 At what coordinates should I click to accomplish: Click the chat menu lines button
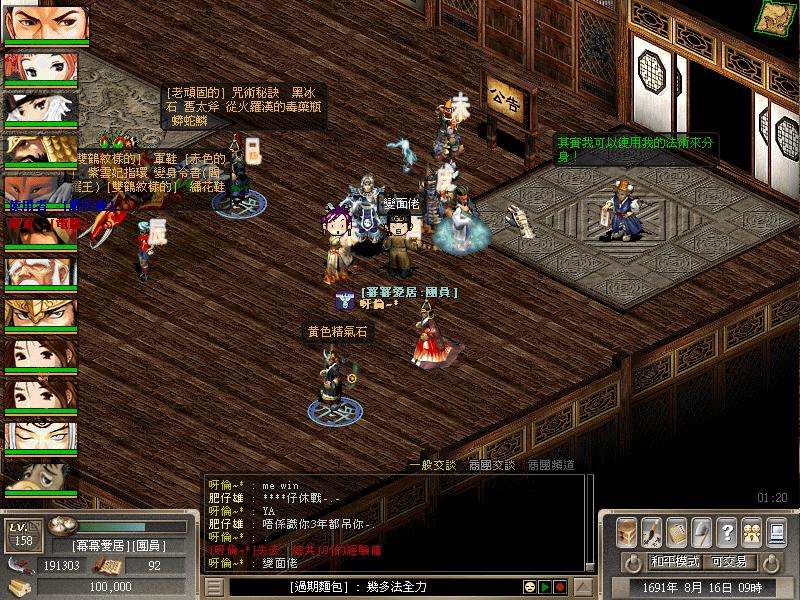click(213, 587)
